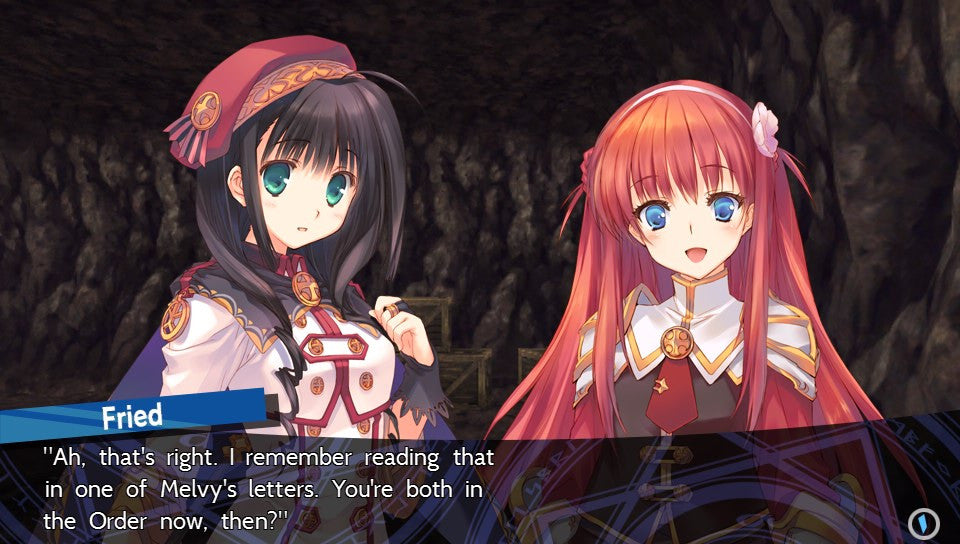960x544 pixels.
Task: Click Fried's dialogue text to continue
Action: [x=268, y=489]
